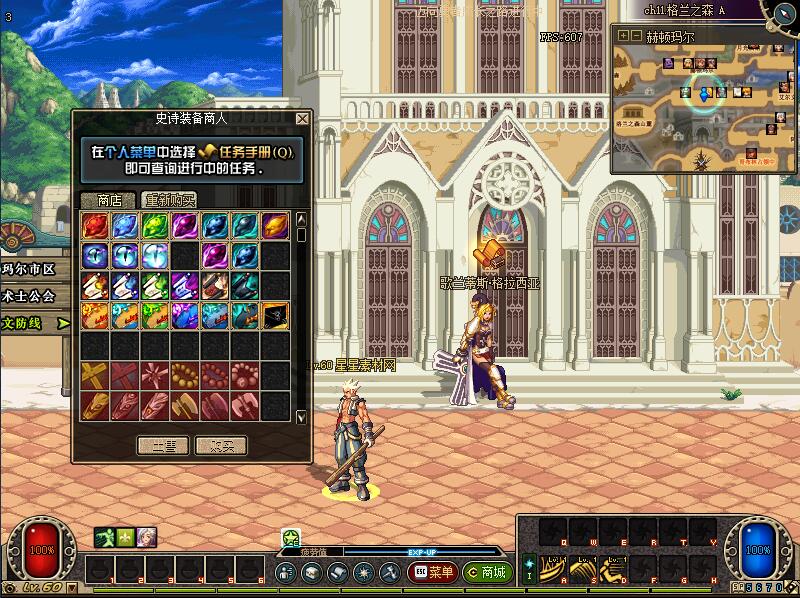The image size is (800, 598).
Task: Click the purple monster marker on the minimap
Action: coord(668,64)
